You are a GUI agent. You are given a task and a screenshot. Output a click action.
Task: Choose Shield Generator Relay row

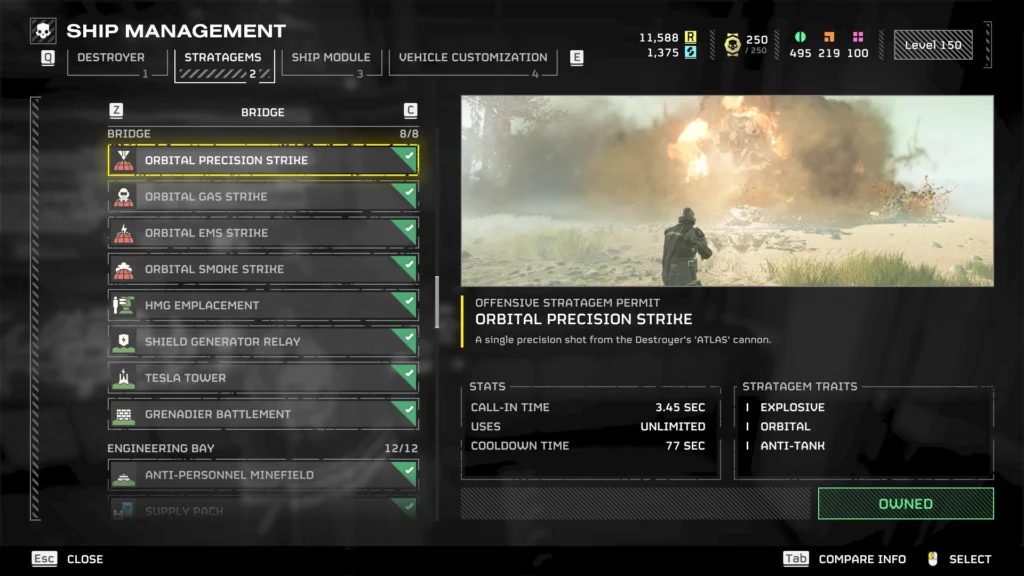tap(263, 342)
